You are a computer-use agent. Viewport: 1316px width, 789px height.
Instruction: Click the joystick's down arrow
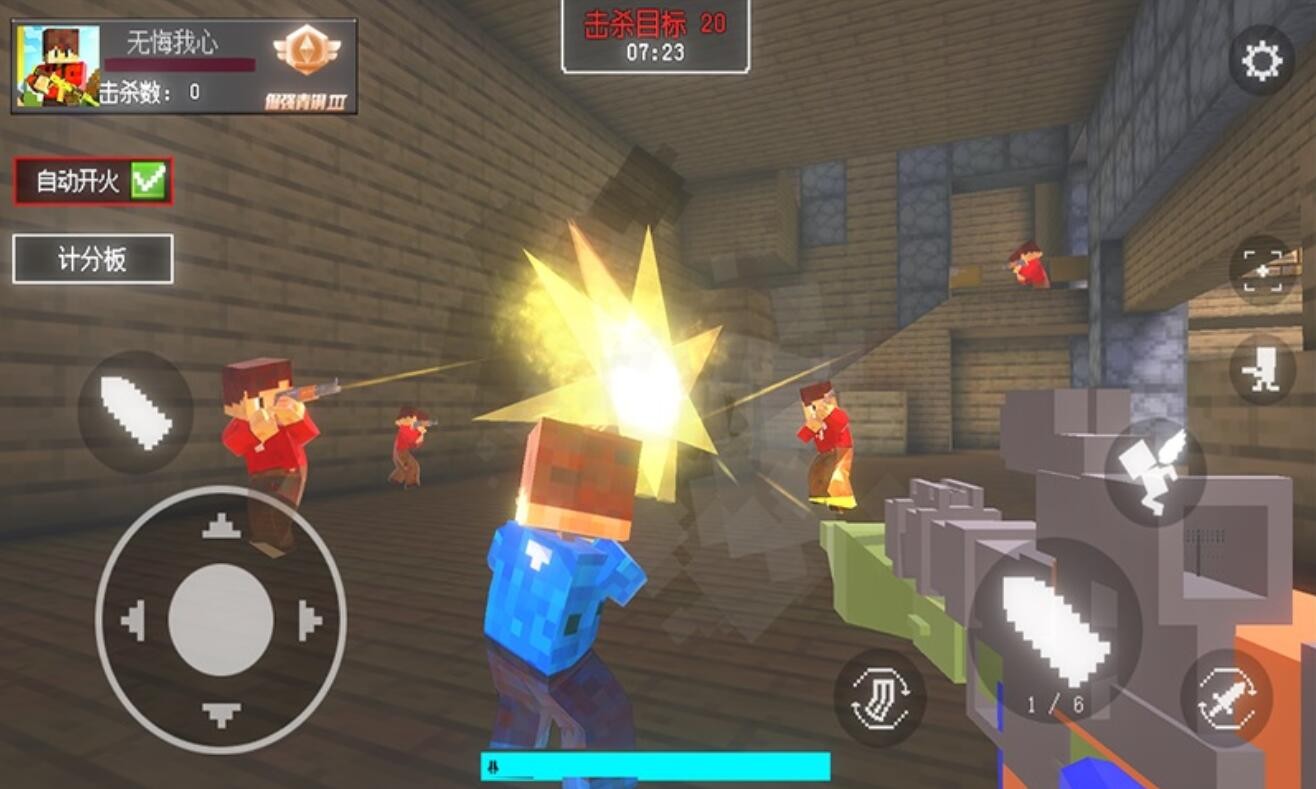(221, 714)
